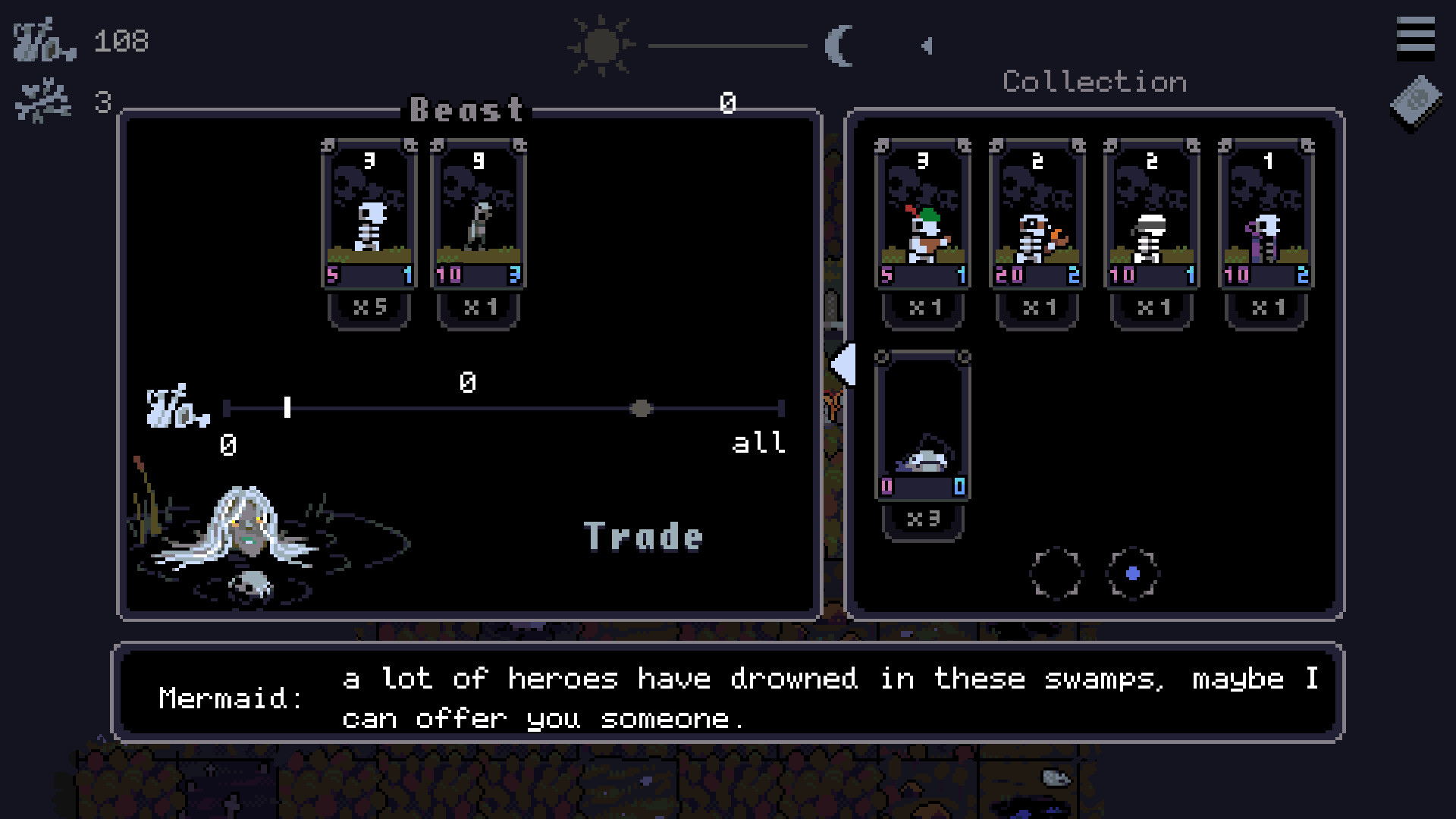Click the Trade button

pos(643,535)
